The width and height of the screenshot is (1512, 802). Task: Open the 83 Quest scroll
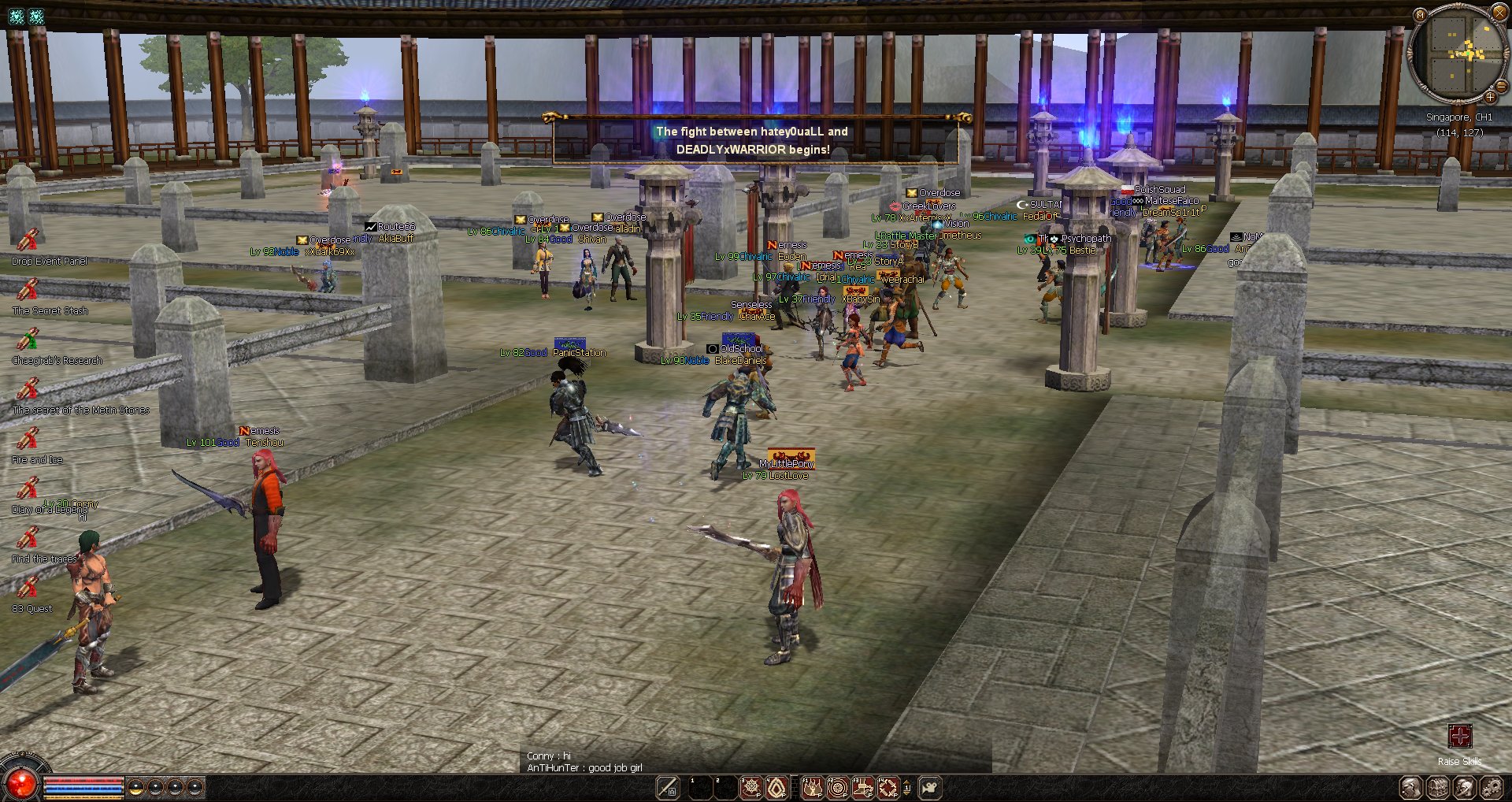pos(28,588)
